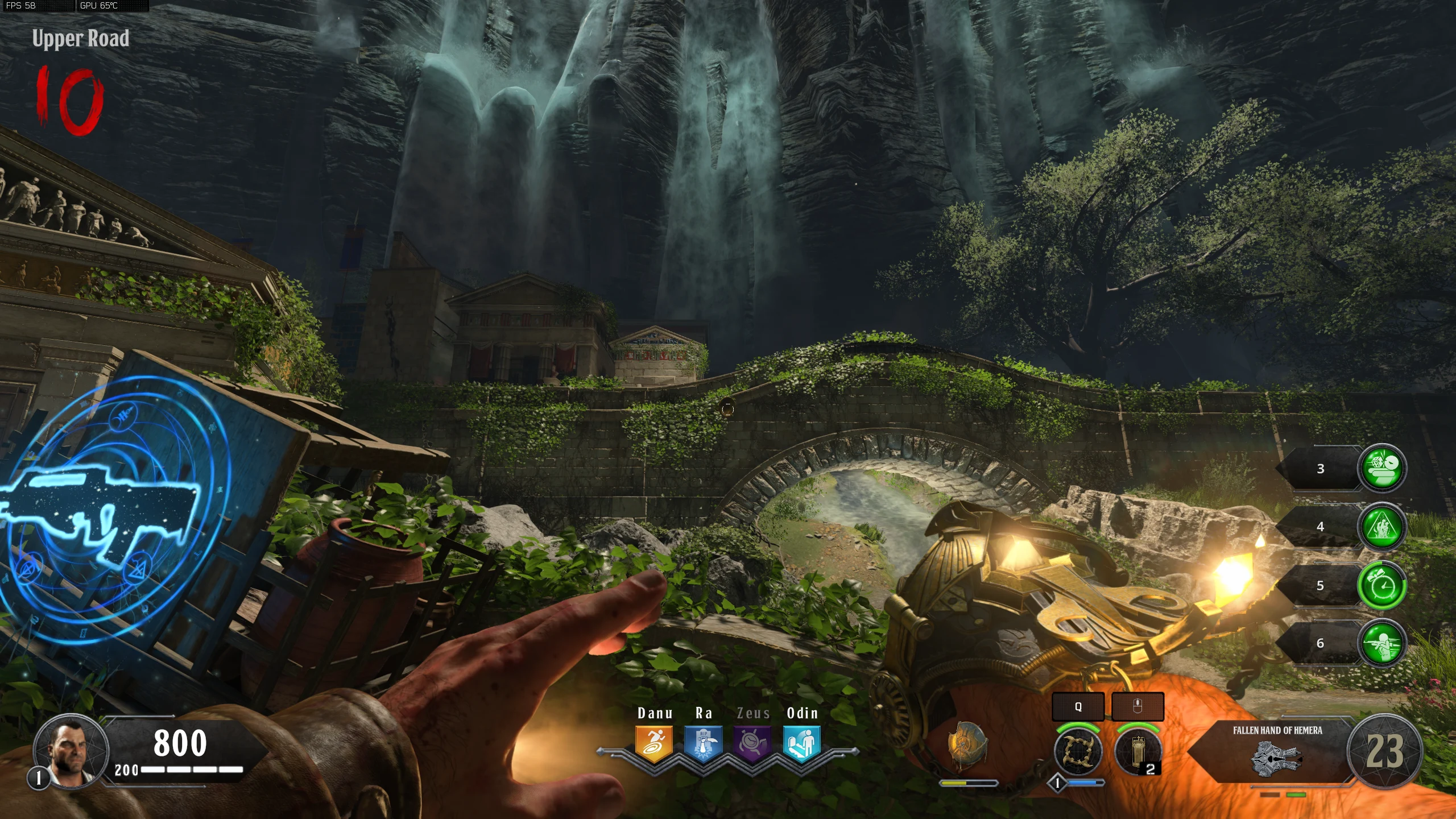
Task: Select the lantern-shaped equipment icon showing 2
Action: 1137,751
